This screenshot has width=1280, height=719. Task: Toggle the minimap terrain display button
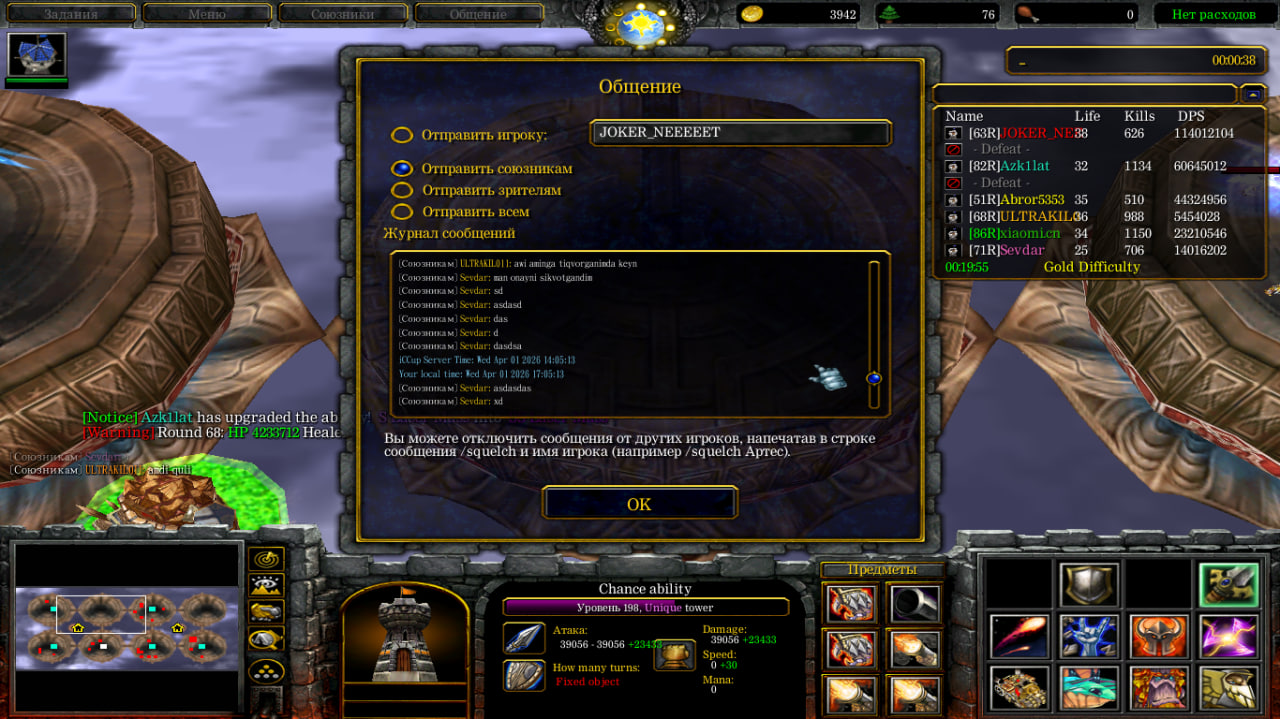[x=266, y=585]
